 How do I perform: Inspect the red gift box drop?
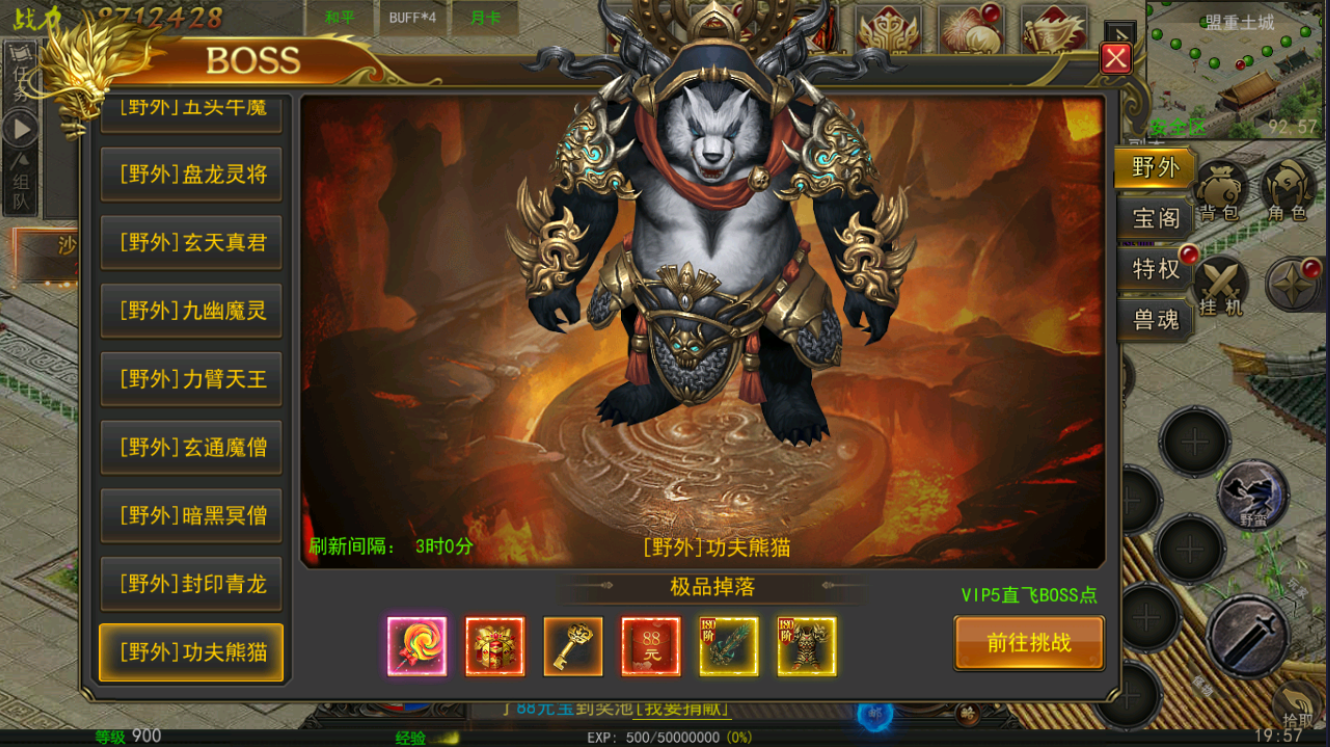coord(495,646)
